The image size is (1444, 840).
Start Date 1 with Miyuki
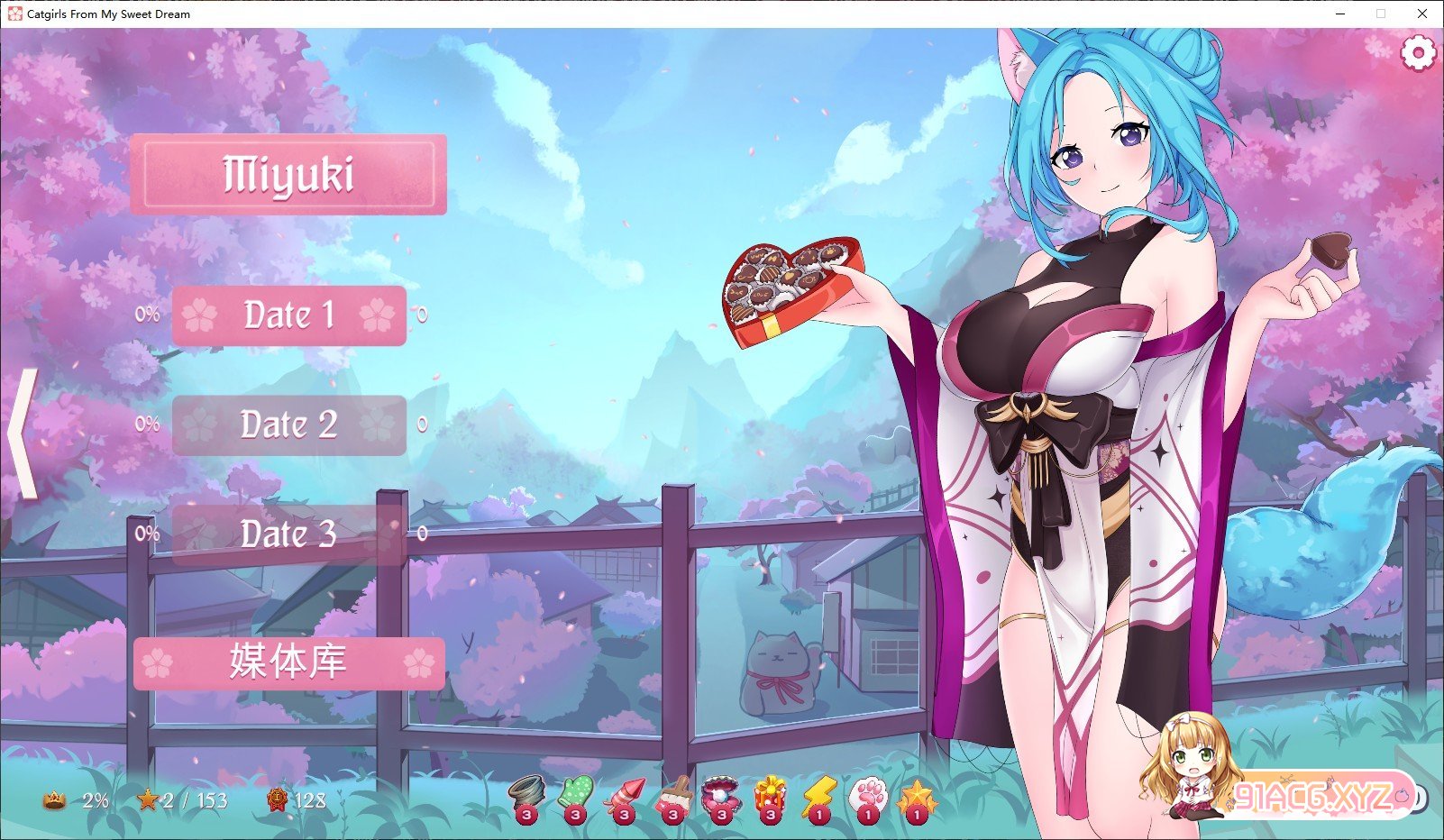(x=288, y=315)
